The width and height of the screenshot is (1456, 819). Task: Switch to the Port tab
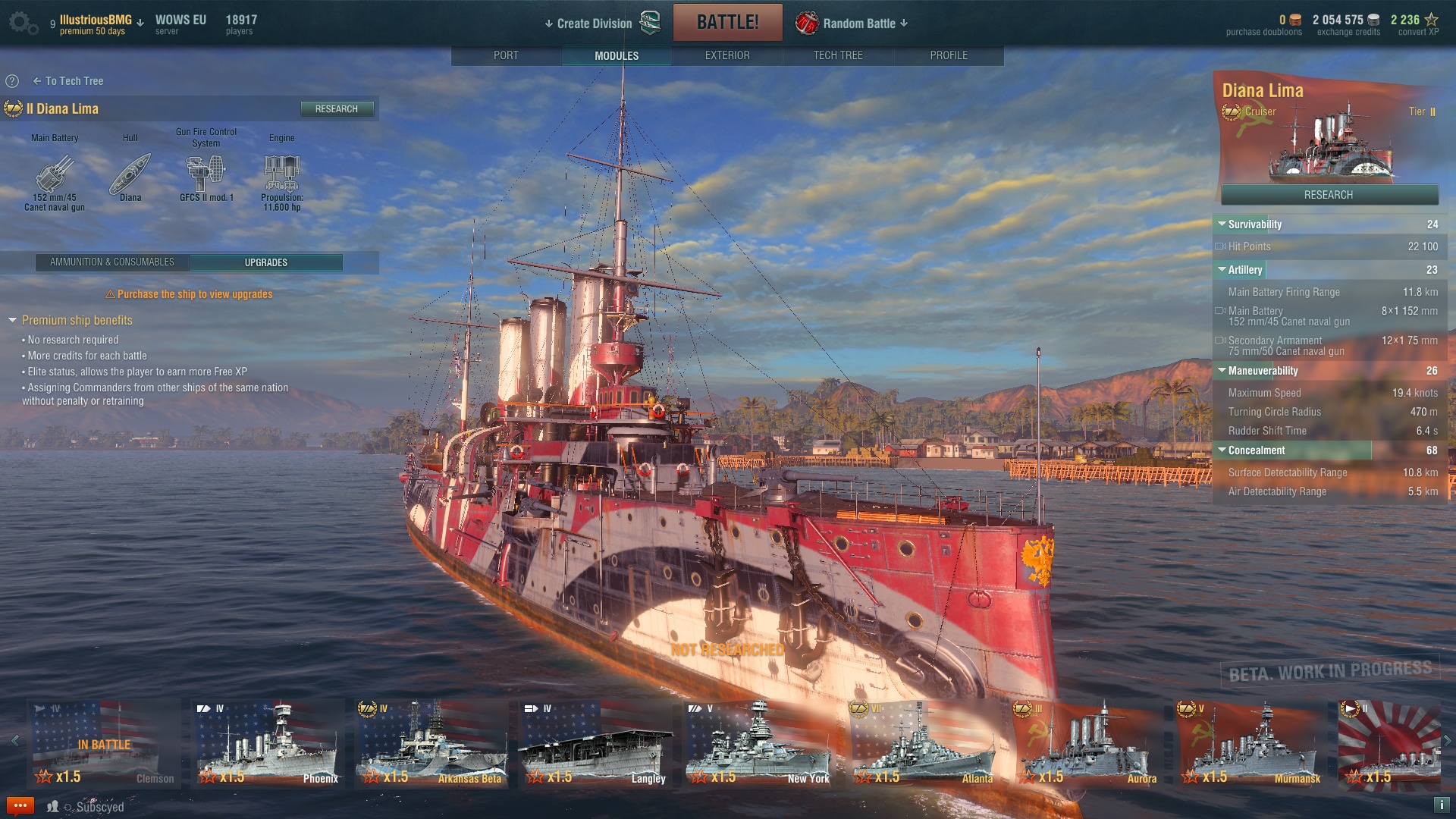tap(506, 55)
